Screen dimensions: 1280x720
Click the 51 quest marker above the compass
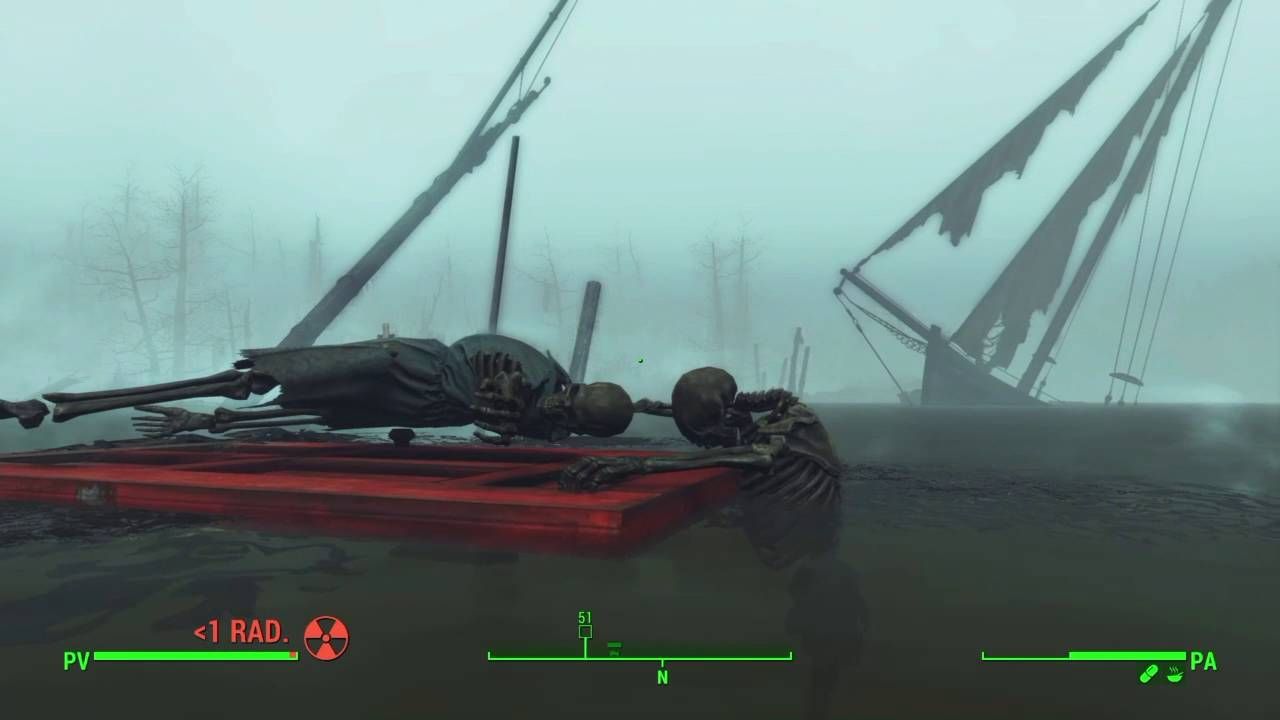(x=583, y=619)
